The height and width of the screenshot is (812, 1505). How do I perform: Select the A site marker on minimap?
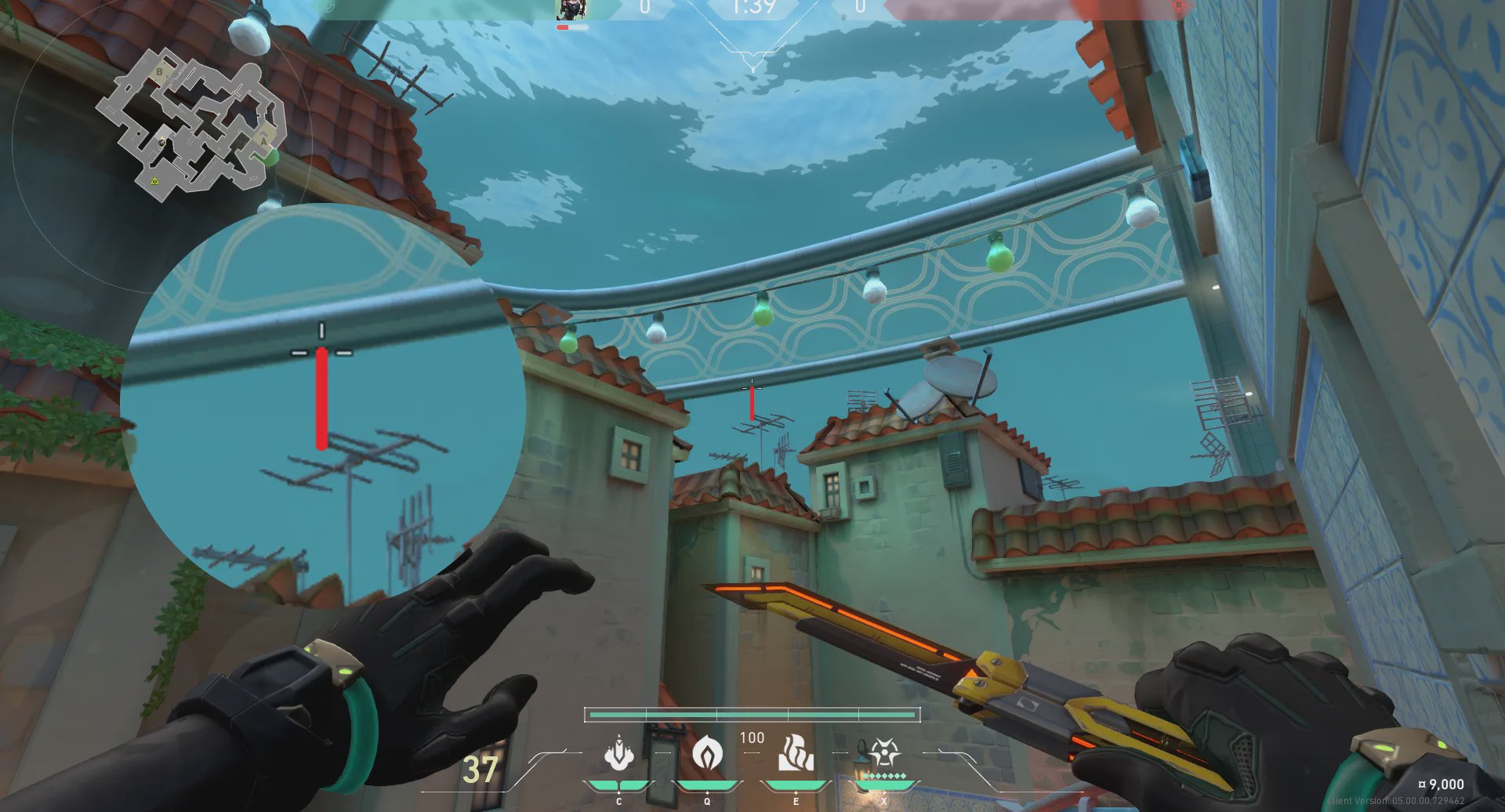(x=264, y=141)
